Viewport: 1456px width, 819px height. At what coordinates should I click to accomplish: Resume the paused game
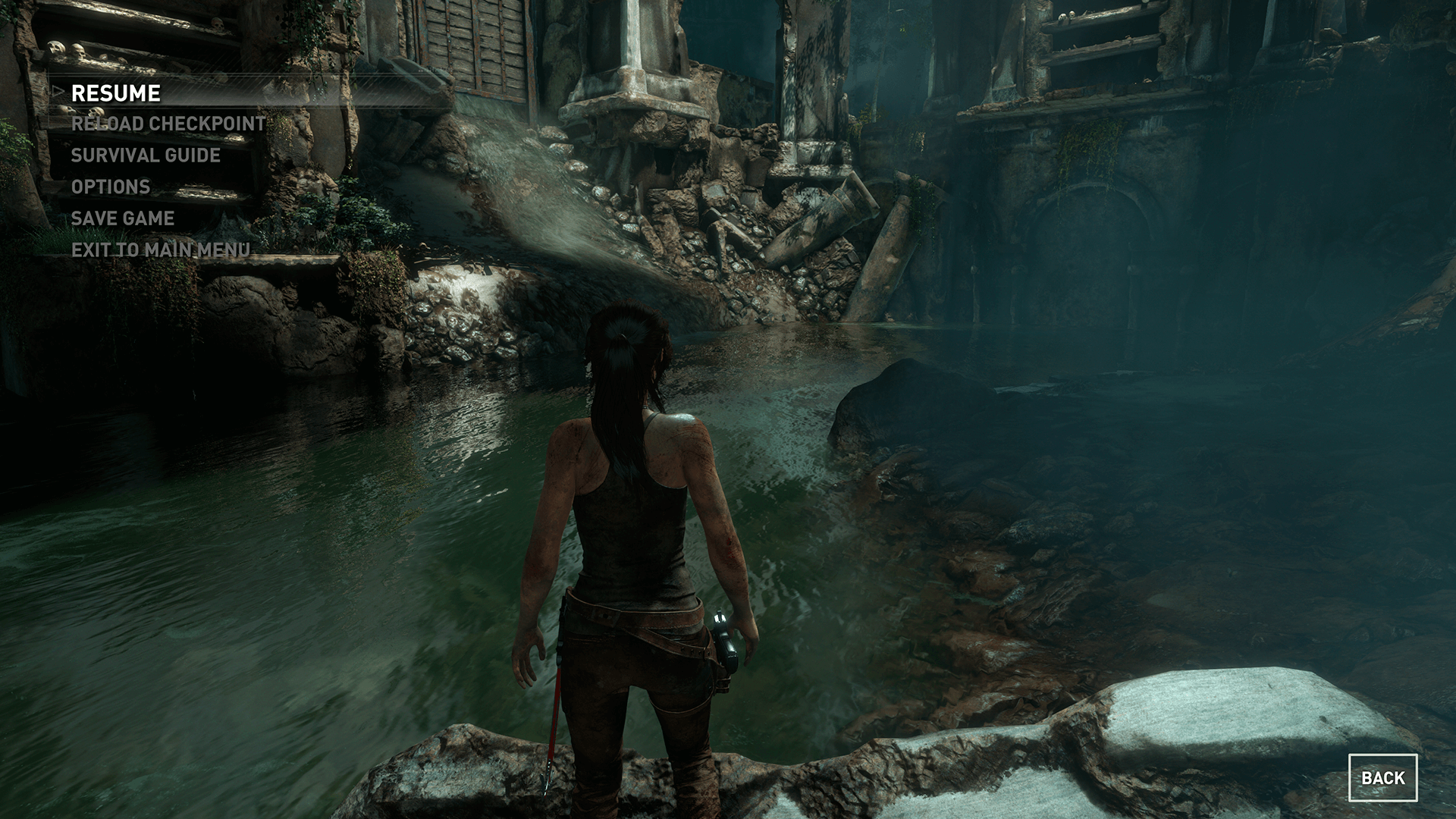click(x=115, y=93)
